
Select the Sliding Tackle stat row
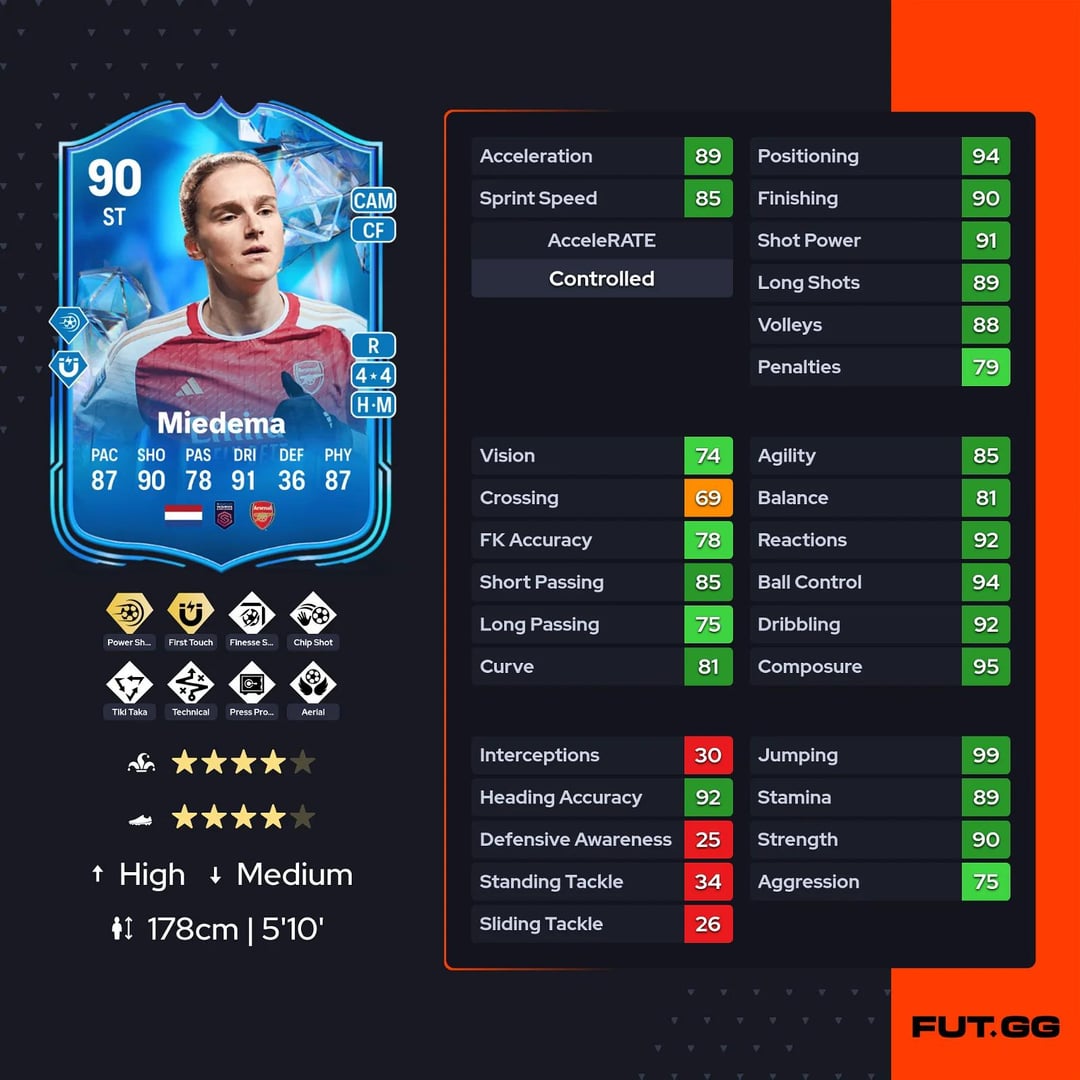[602, 924]
